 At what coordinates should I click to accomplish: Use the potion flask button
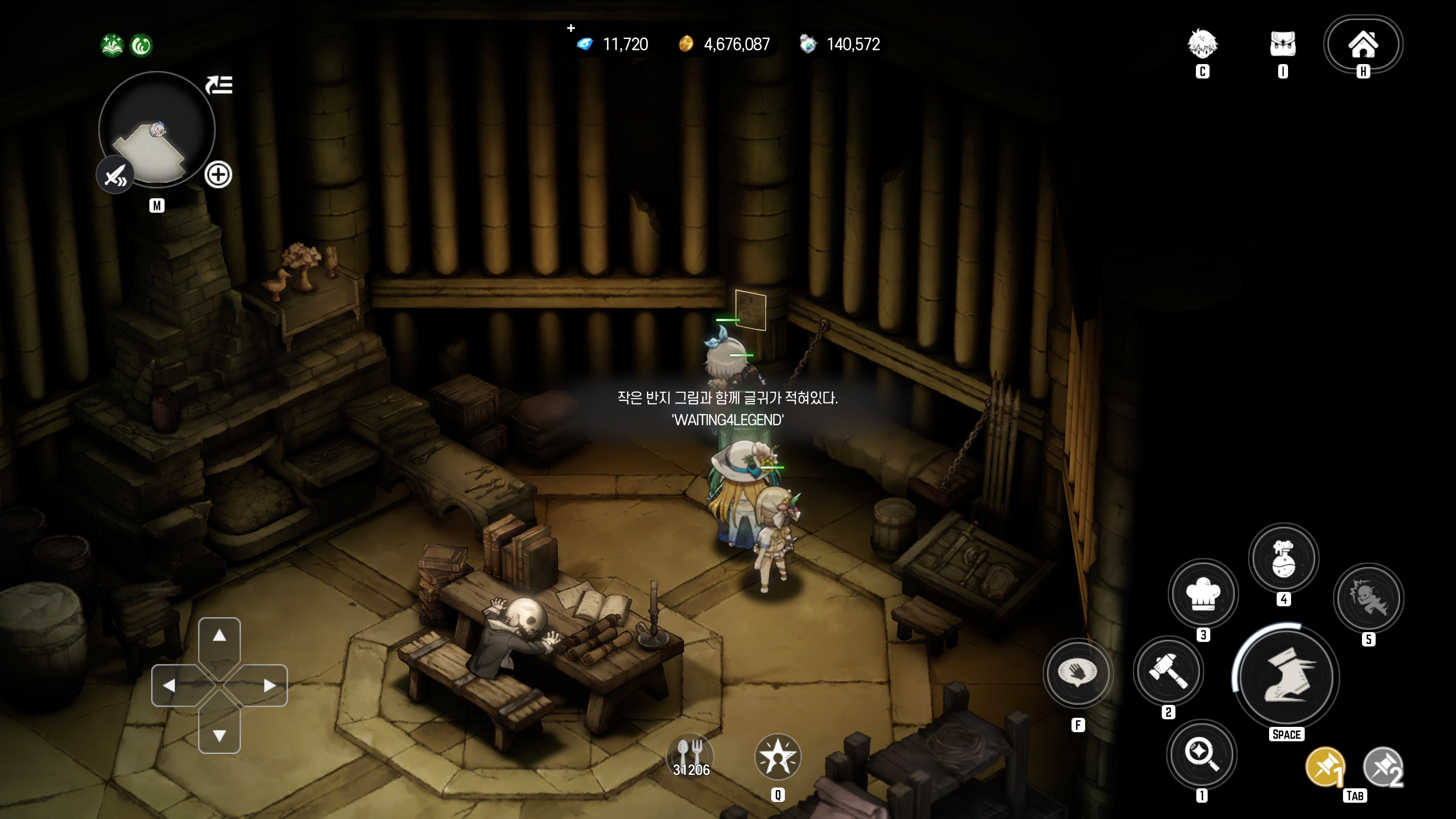click(1283, 558)
